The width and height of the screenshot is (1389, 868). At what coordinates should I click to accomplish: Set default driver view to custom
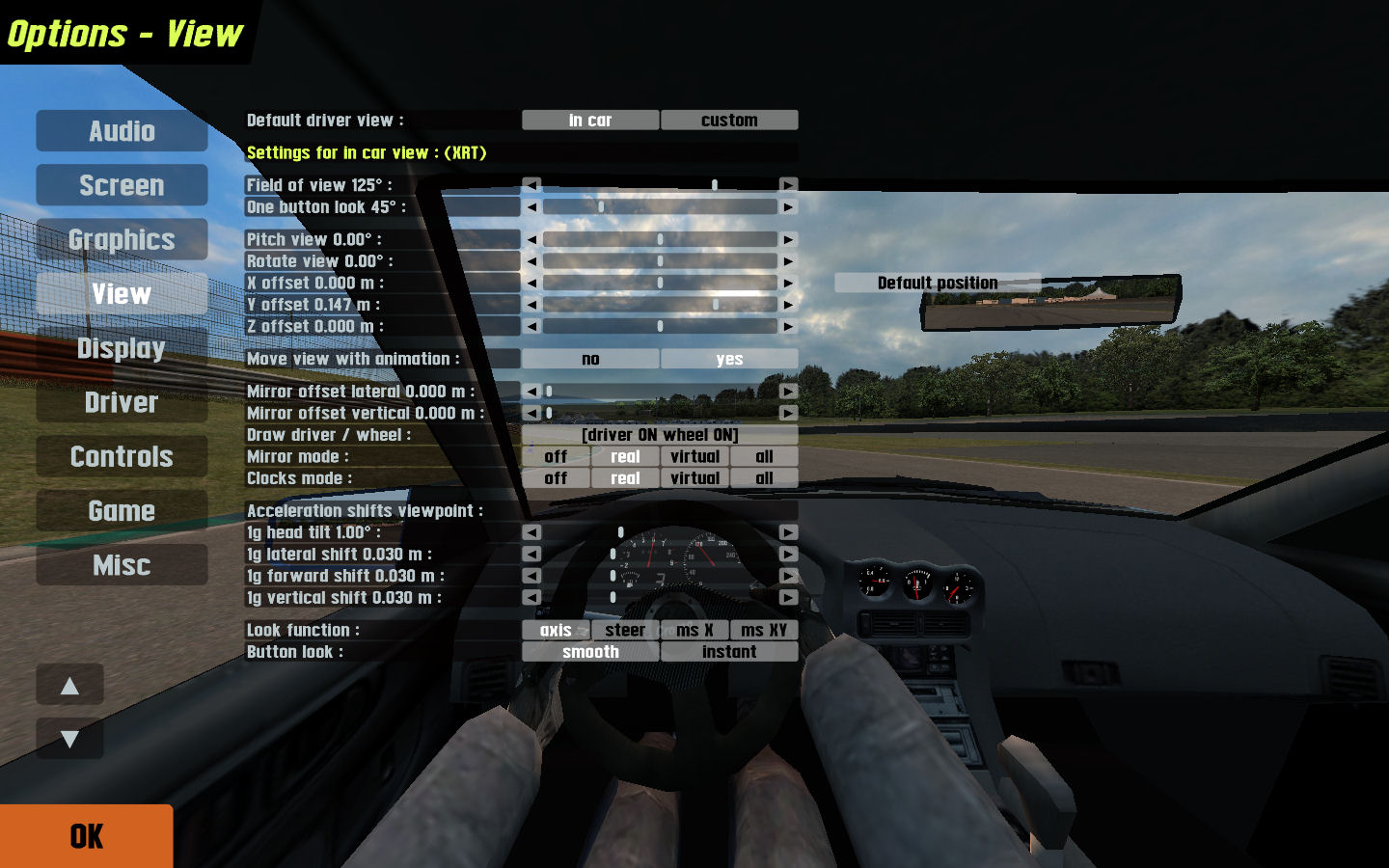(729, 121)
